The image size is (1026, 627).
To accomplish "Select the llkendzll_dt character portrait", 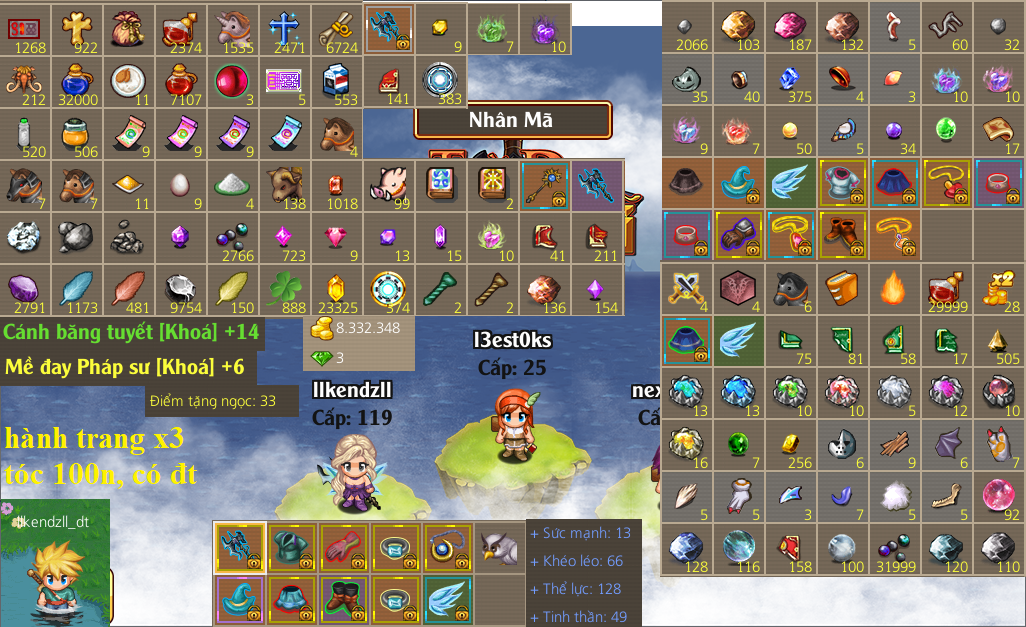I will pos(55,562).
